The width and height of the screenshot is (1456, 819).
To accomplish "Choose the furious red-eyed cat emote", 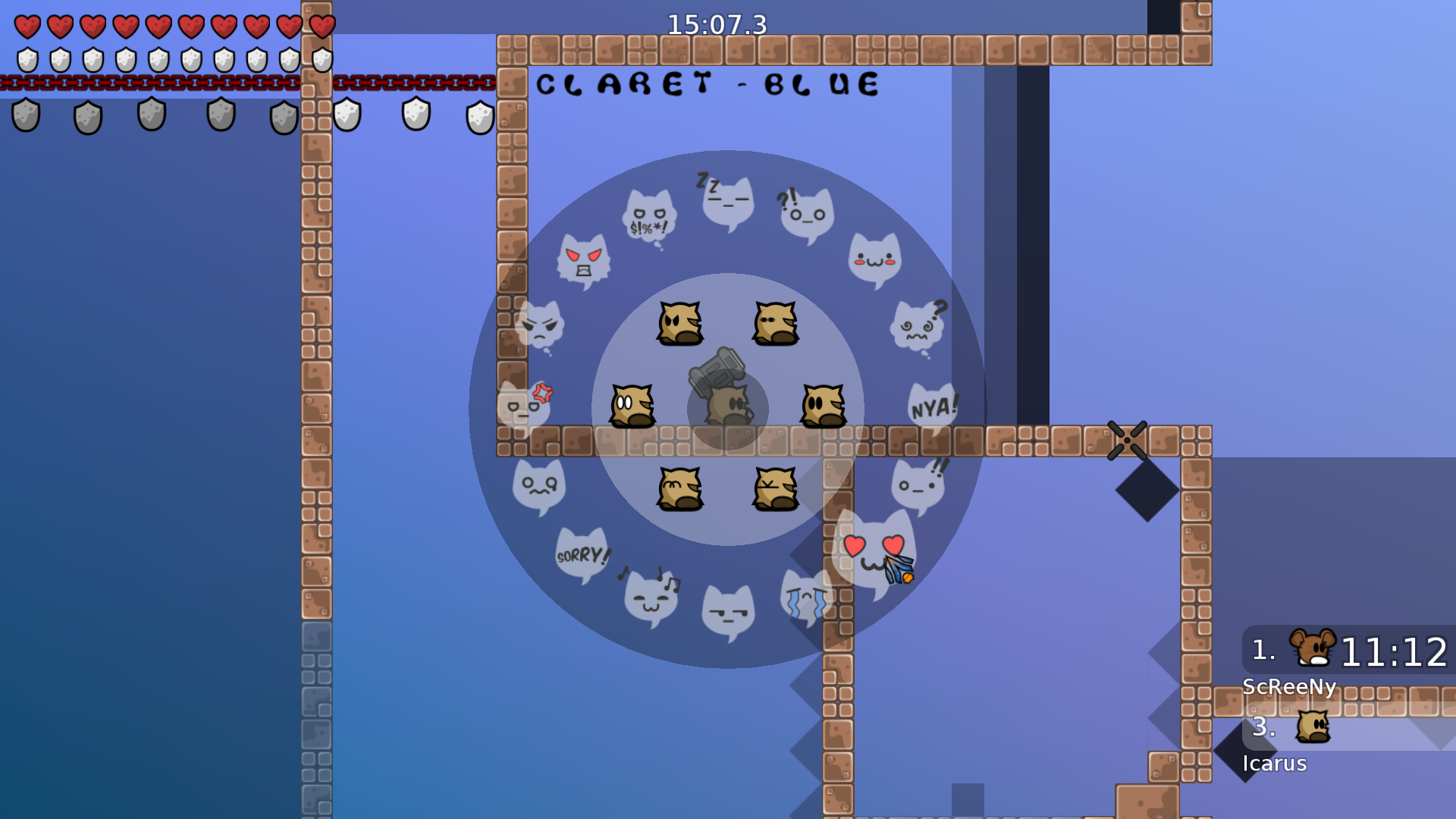I will point(584,262).
